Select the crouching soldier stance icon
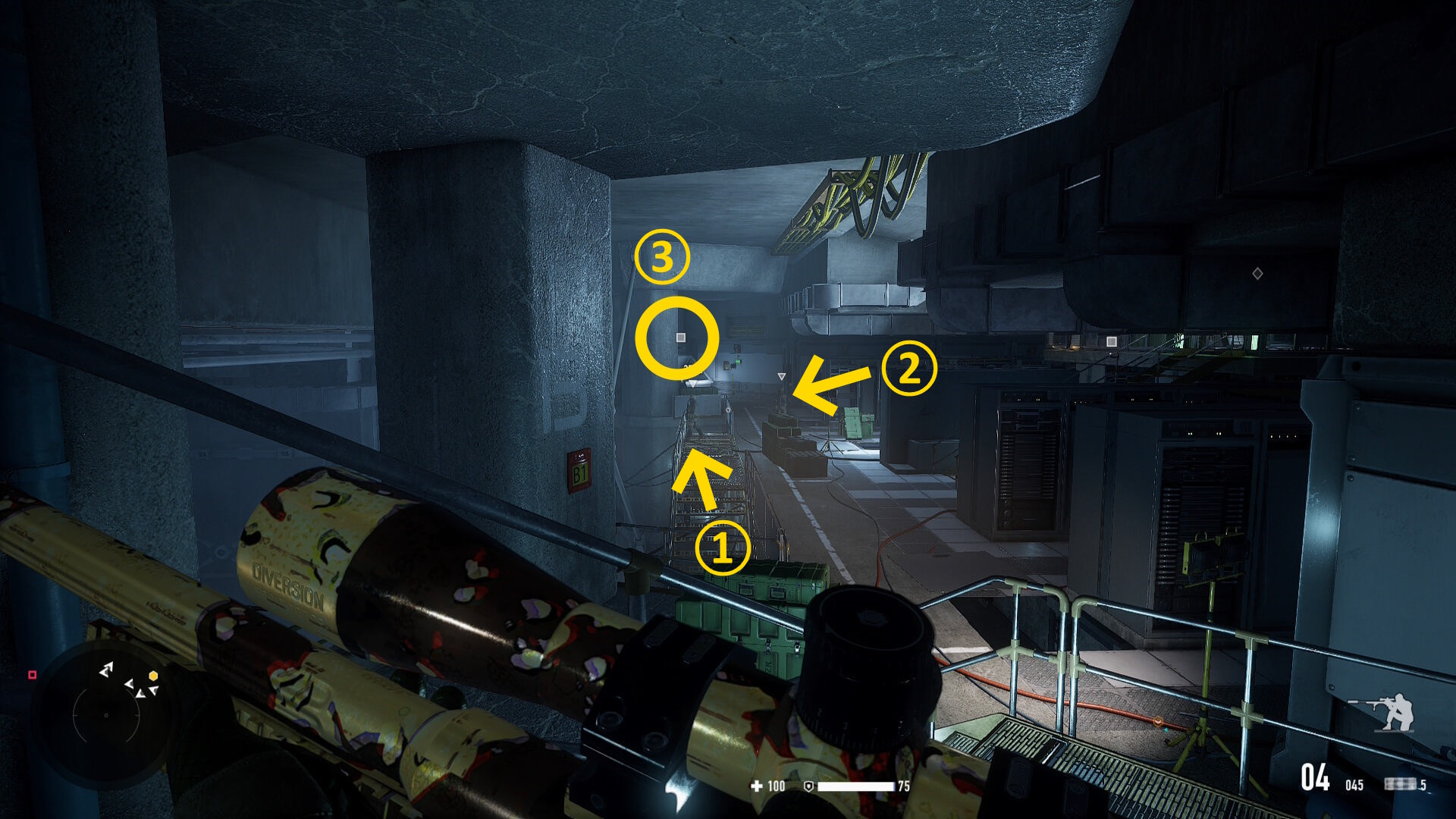 coord(1384,712)
